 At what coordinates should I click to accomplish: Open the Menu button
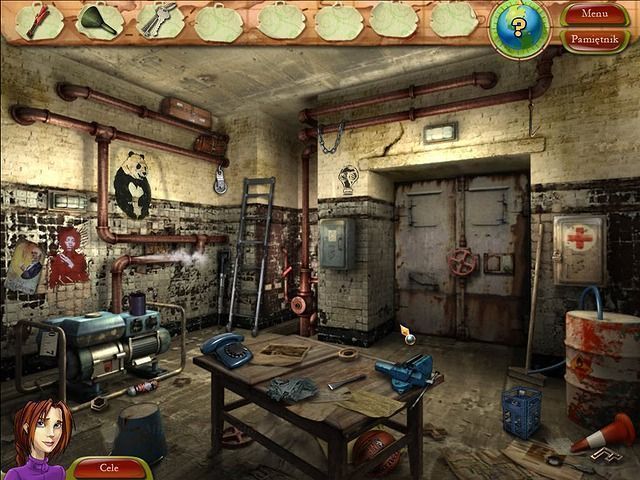(x=594, y=14)
